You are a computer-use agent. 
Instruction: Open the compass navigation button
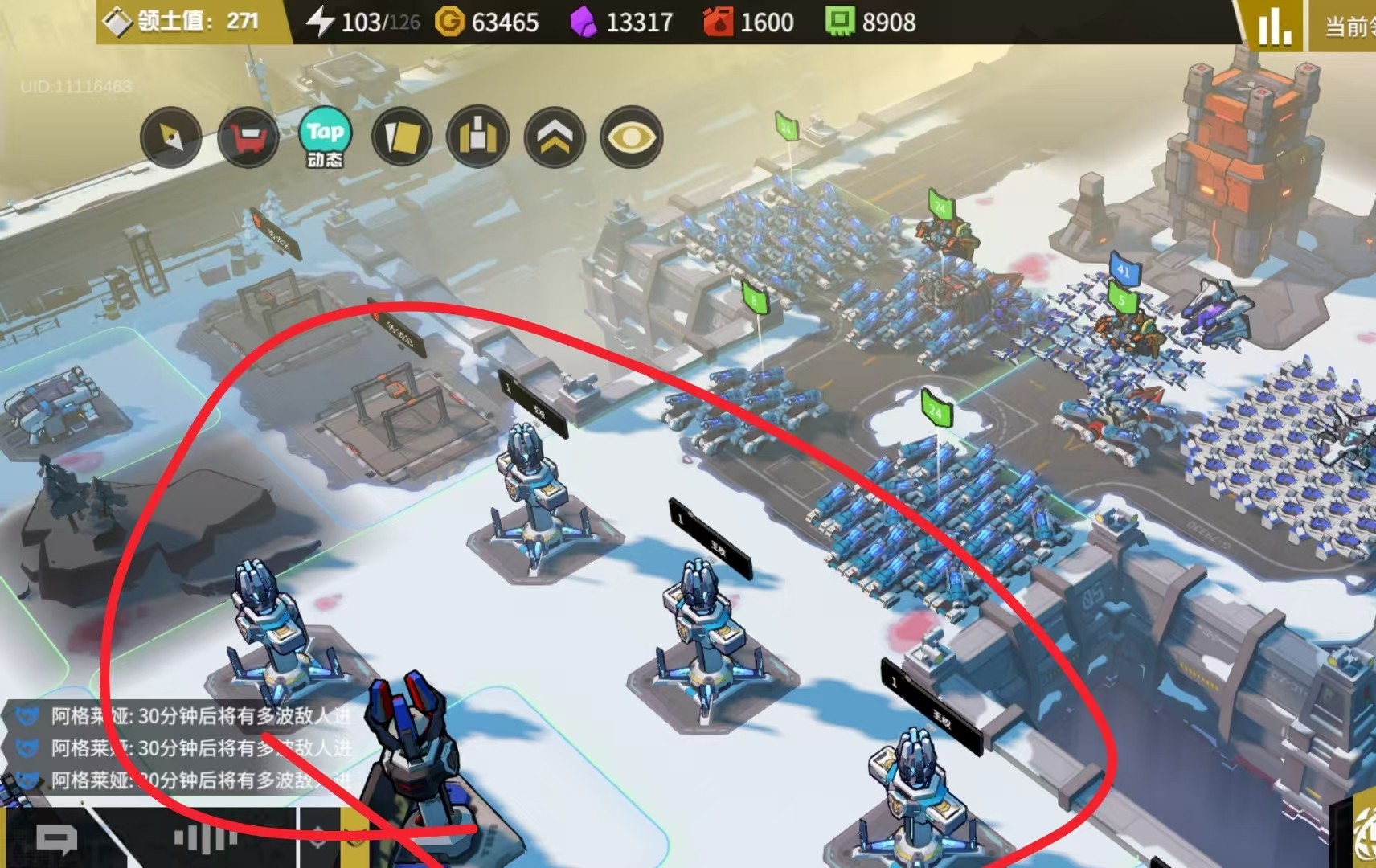point(170,137)
